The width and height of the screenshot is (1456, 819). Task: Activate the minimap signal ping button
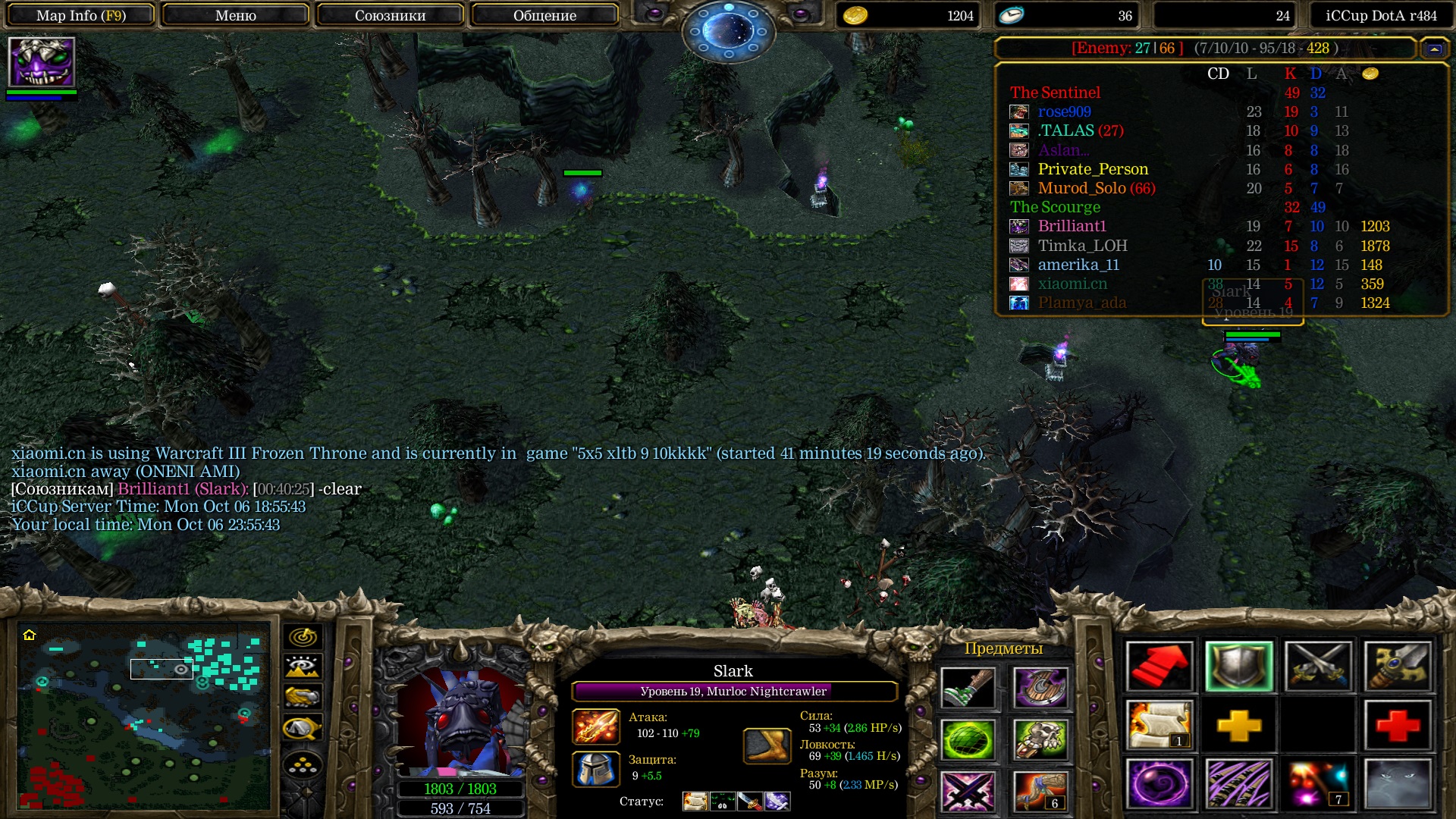pos(303,637)
